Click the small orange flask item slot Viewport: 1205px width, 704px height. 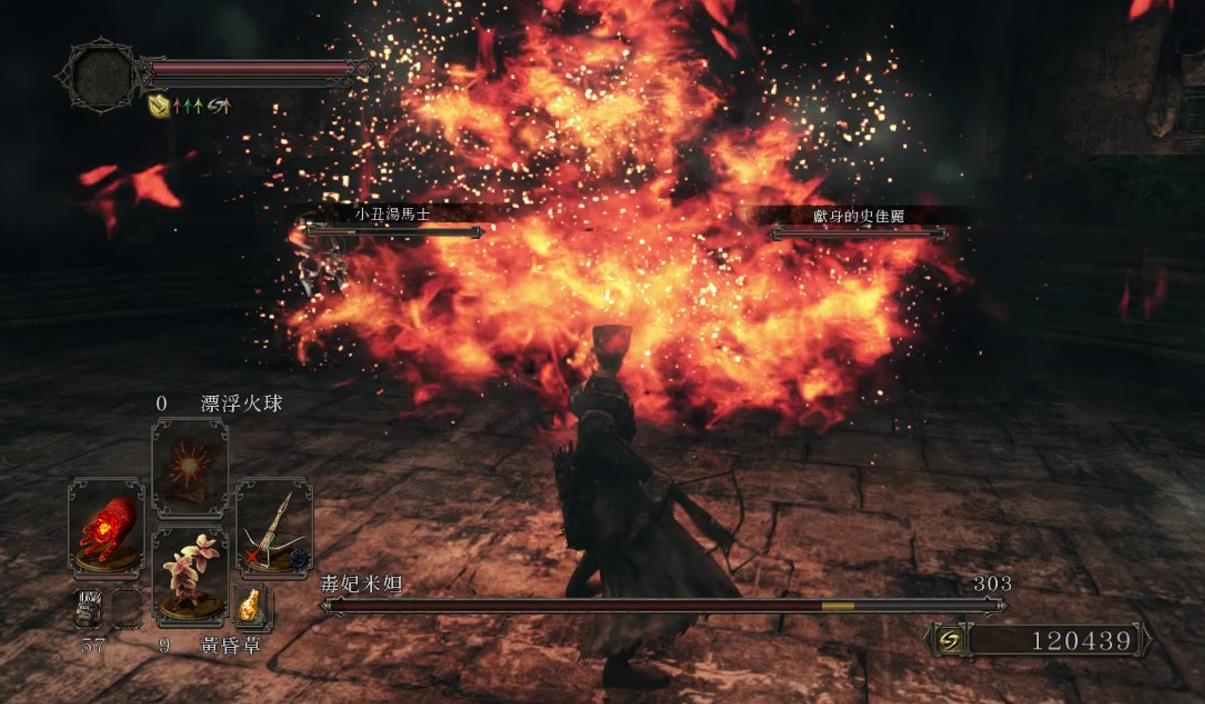(249, 606)
